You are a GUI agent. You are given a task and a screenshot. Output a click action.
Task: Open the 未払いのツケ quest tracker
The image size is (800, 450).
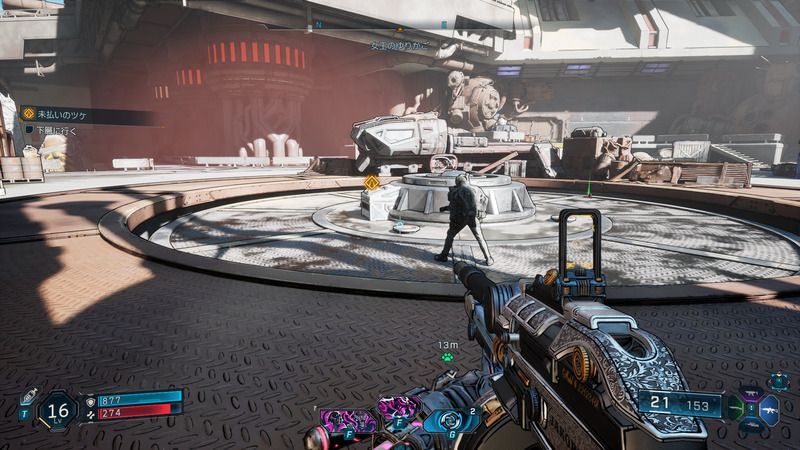(62, 114)
